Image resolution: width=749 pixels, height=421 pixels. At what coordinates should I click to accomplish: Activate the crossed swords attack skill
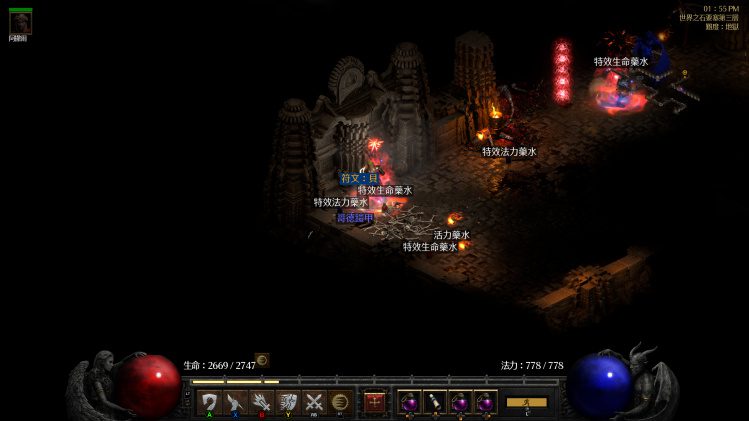coord(314,402)
